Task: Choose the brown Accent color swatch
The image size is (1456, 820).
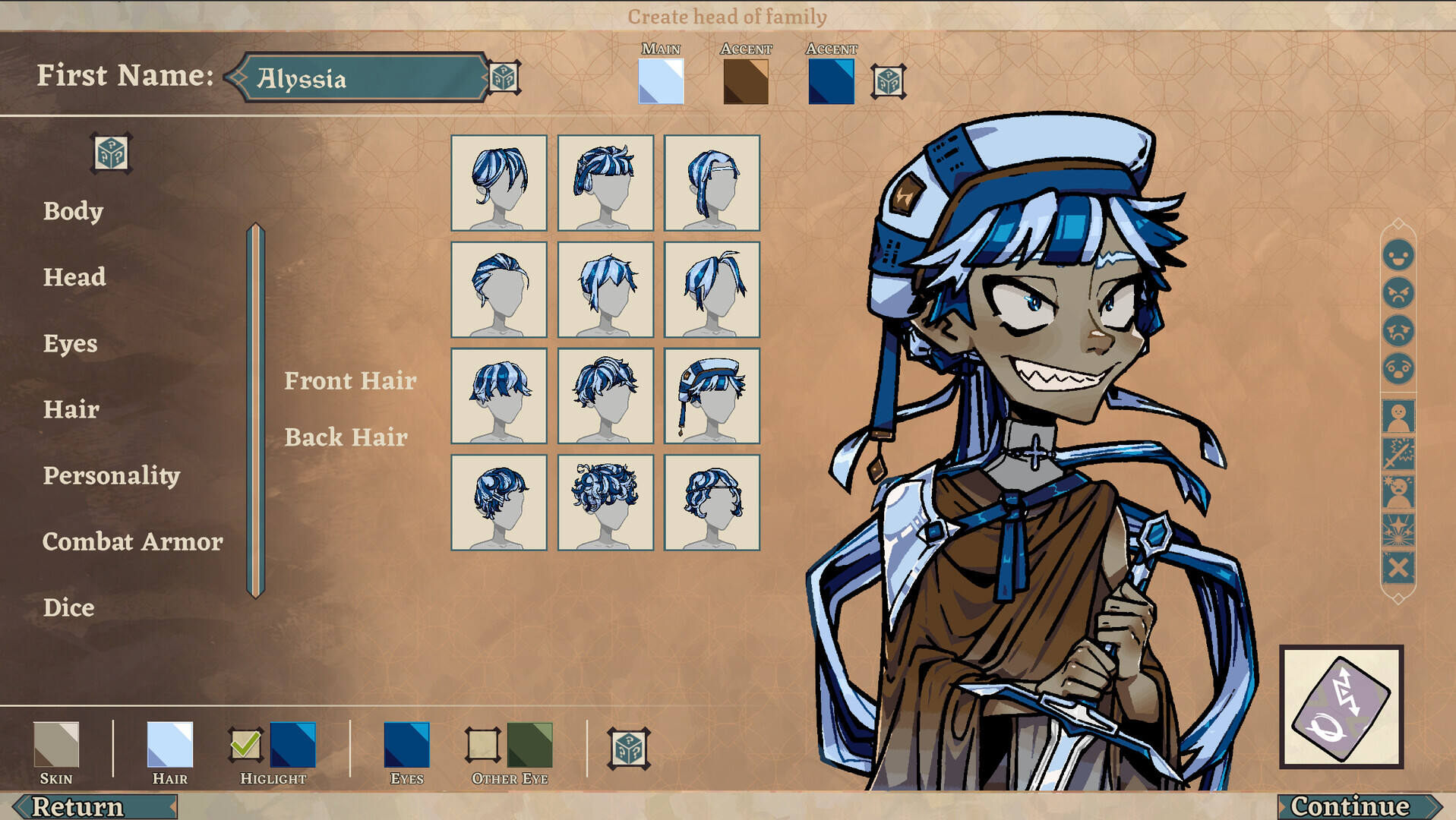Action: point(746,81)
